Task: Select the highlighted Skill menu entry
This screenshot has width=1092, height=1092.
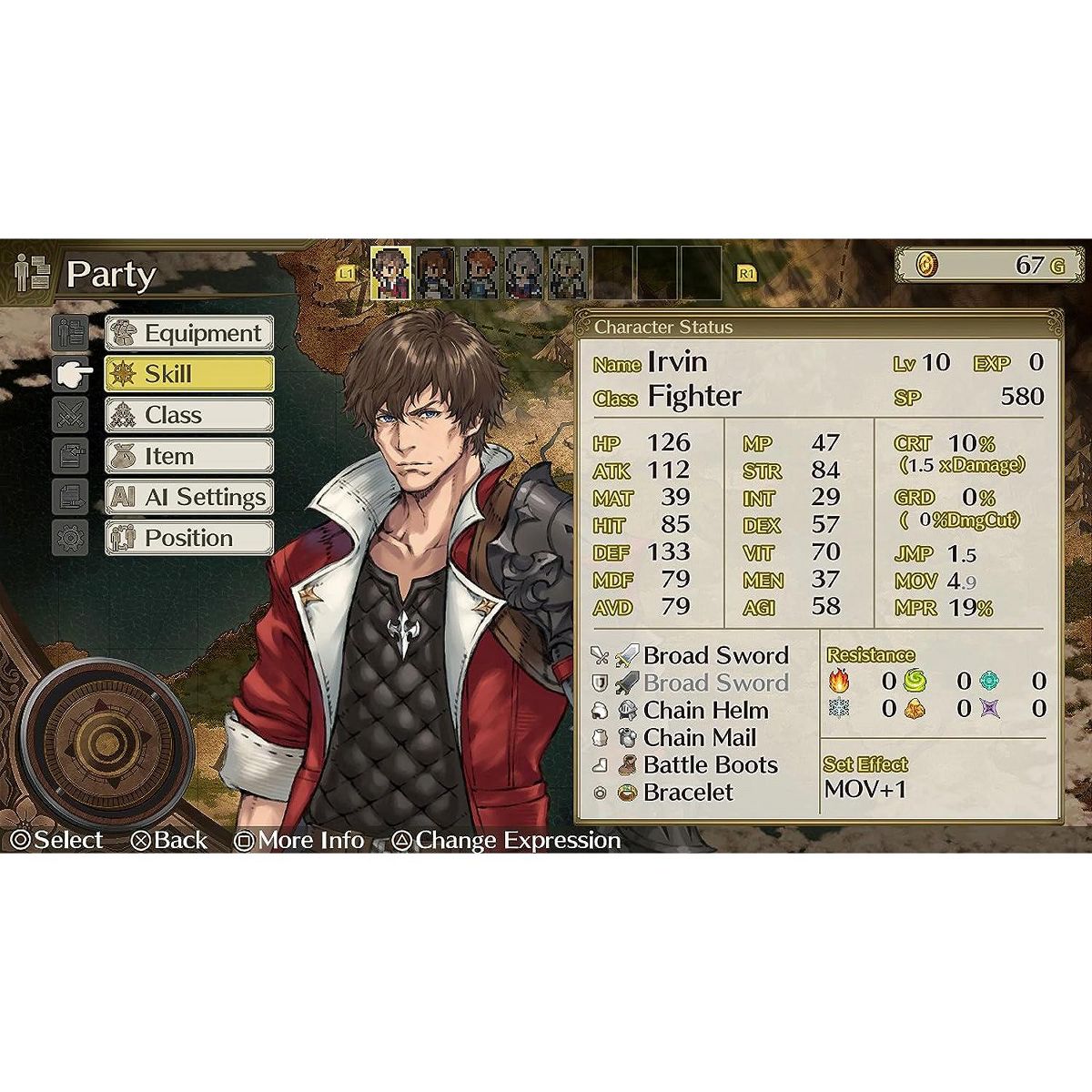Action: click(189, 374)
